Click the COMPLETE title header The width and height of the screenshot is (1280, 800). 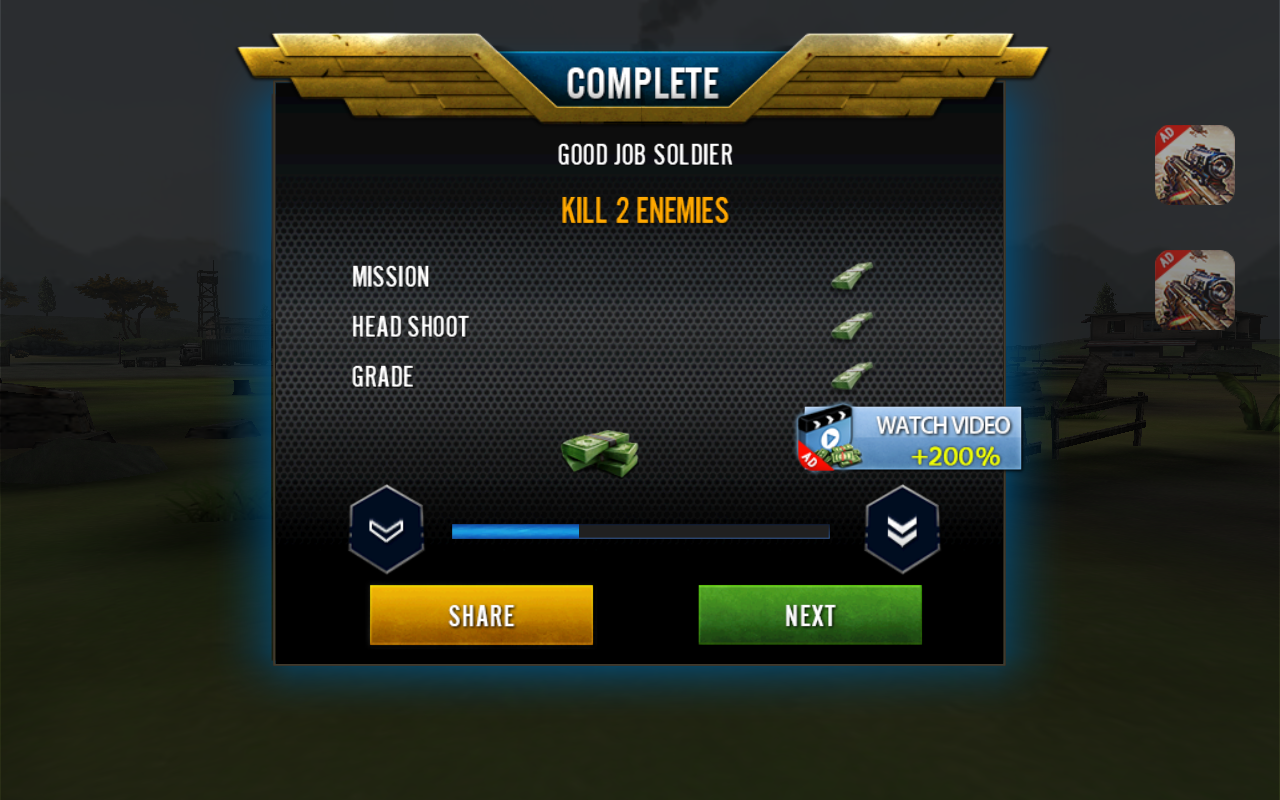[643, 83]
